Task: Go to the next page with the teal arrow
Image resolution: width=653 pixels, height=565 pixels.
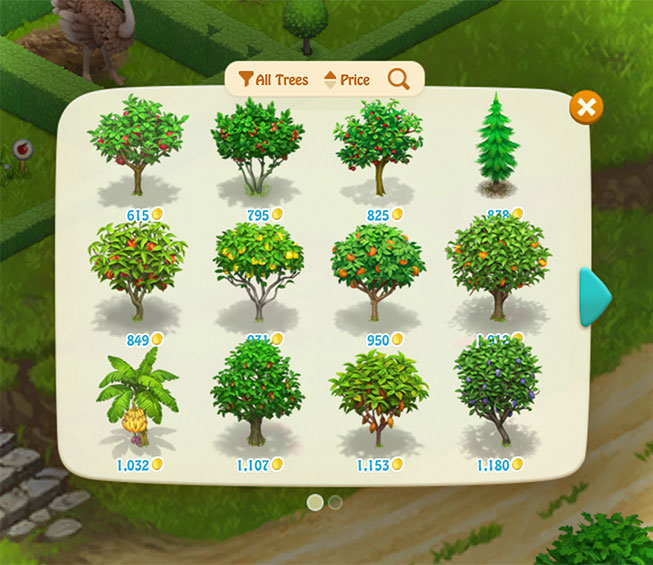Action: click(596, 297)
